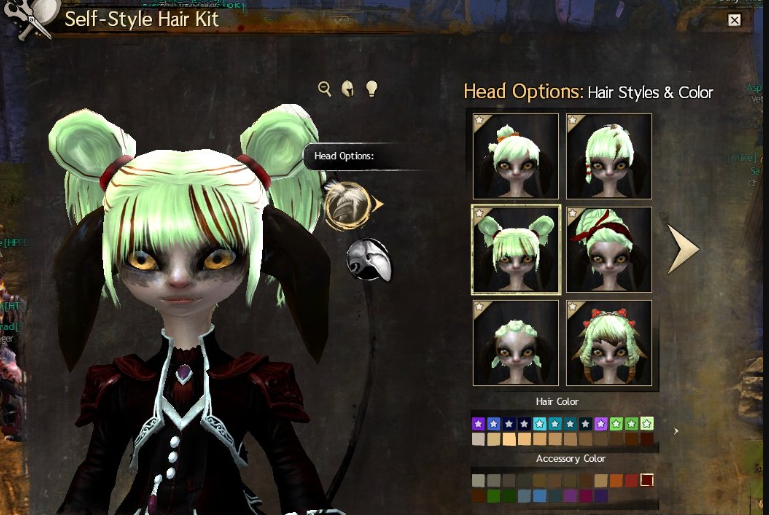
Task: Choose the flower crown hairstyle thumbnail
Action: (x=515, y=343)
